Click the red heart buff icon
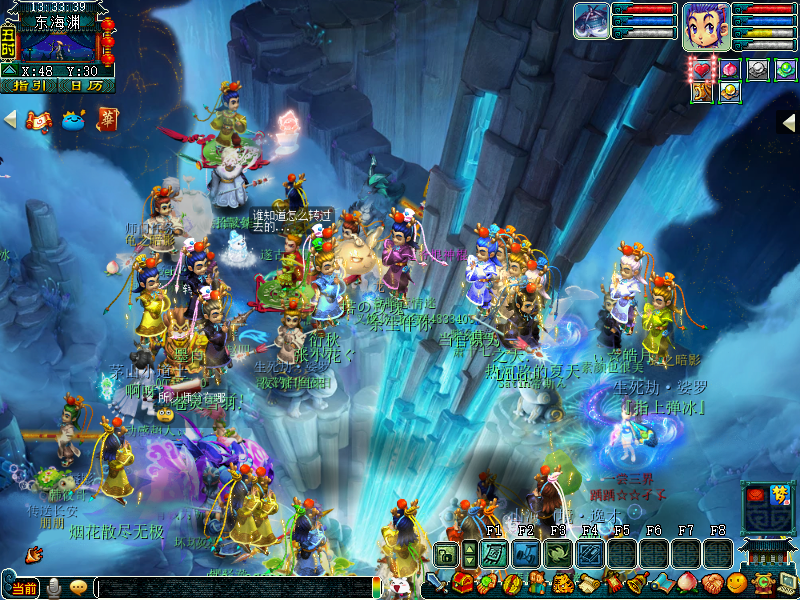The height and width of the screenshot is (600, 800). pyautogui.click(x=704, y=69)
